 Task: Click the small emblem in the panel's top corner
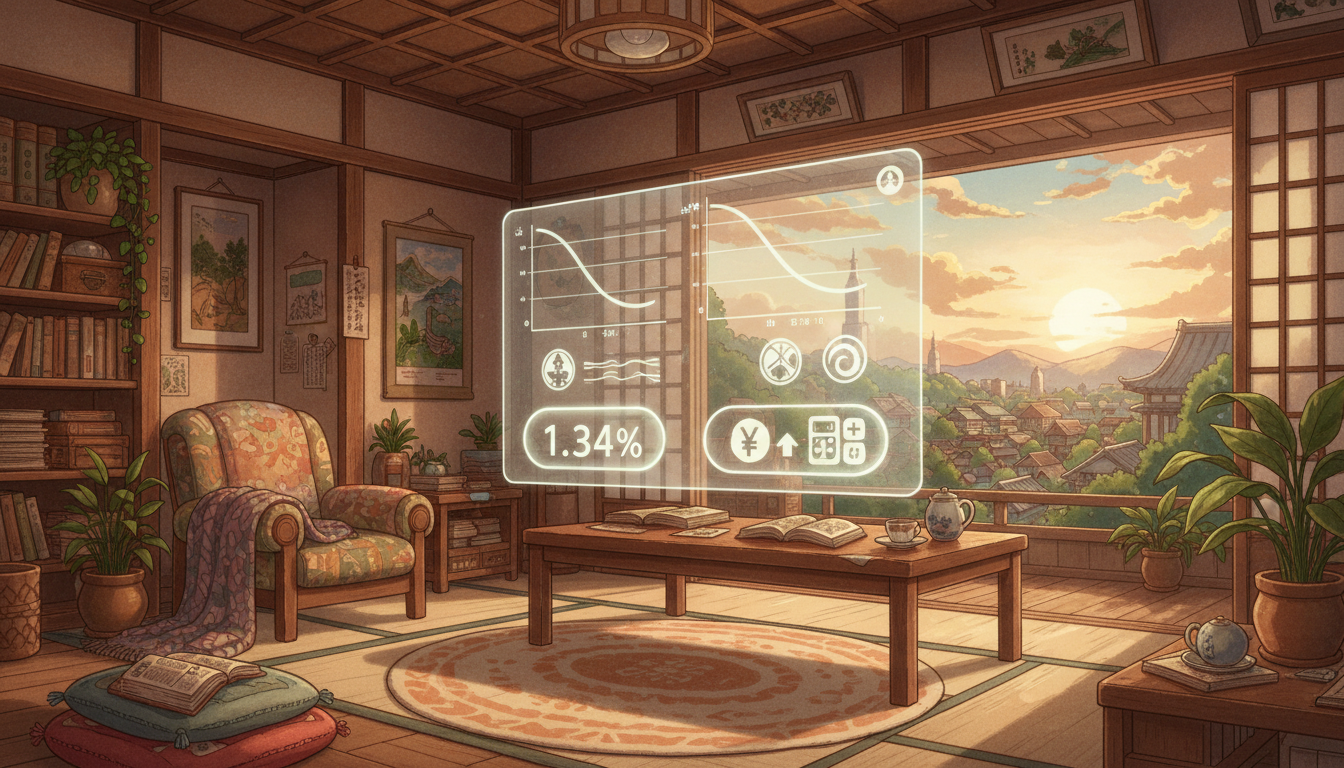[x=888, y=181]
